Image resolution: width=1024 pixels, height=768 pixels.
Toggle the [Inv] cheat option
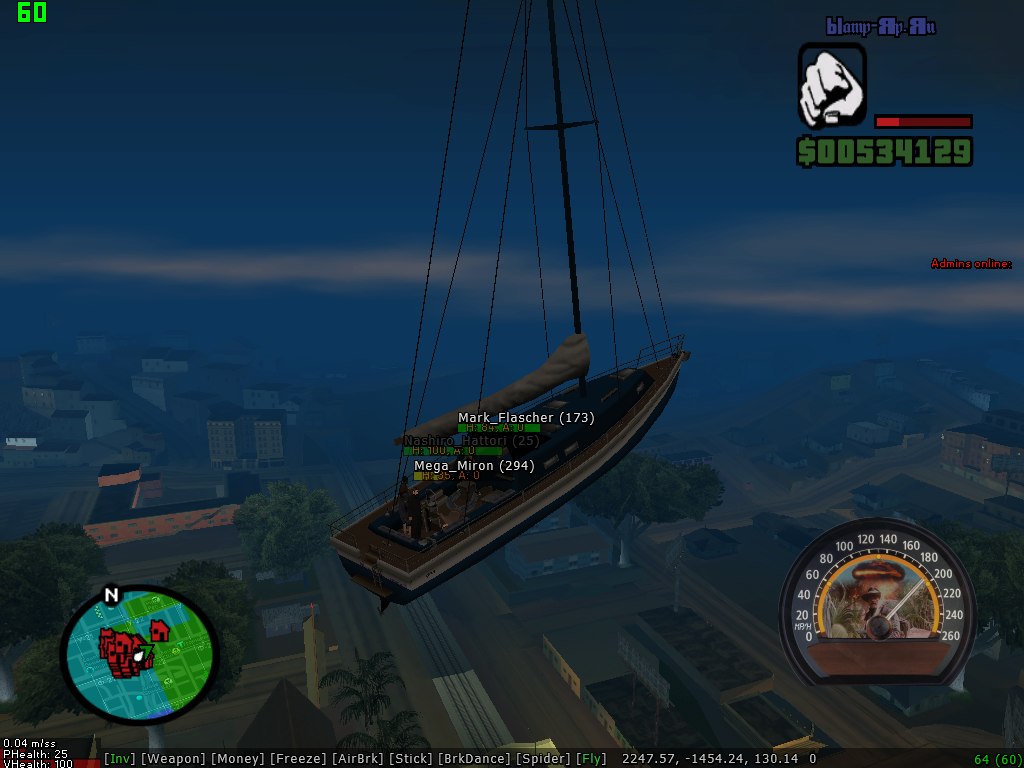click(120, 759)
